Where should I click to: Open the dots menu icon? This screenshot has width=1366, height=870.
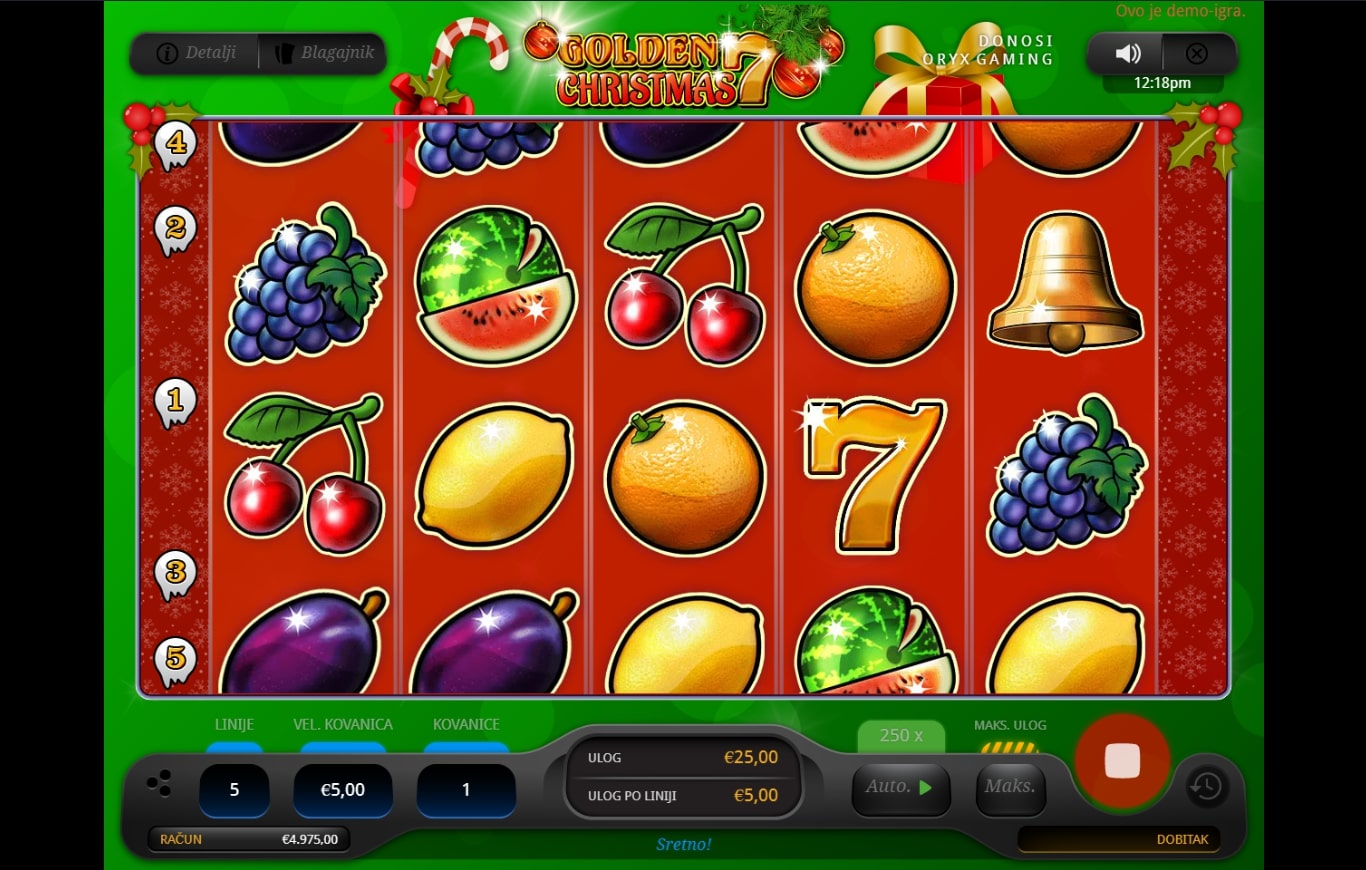pyautogui.click(x=159, y=783)
